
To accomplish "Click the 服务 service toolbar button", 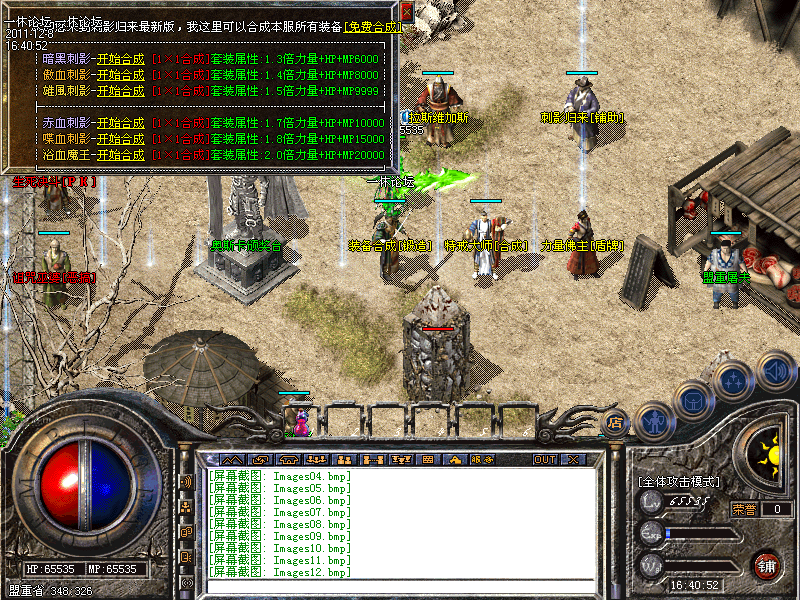I will point(482,460).
